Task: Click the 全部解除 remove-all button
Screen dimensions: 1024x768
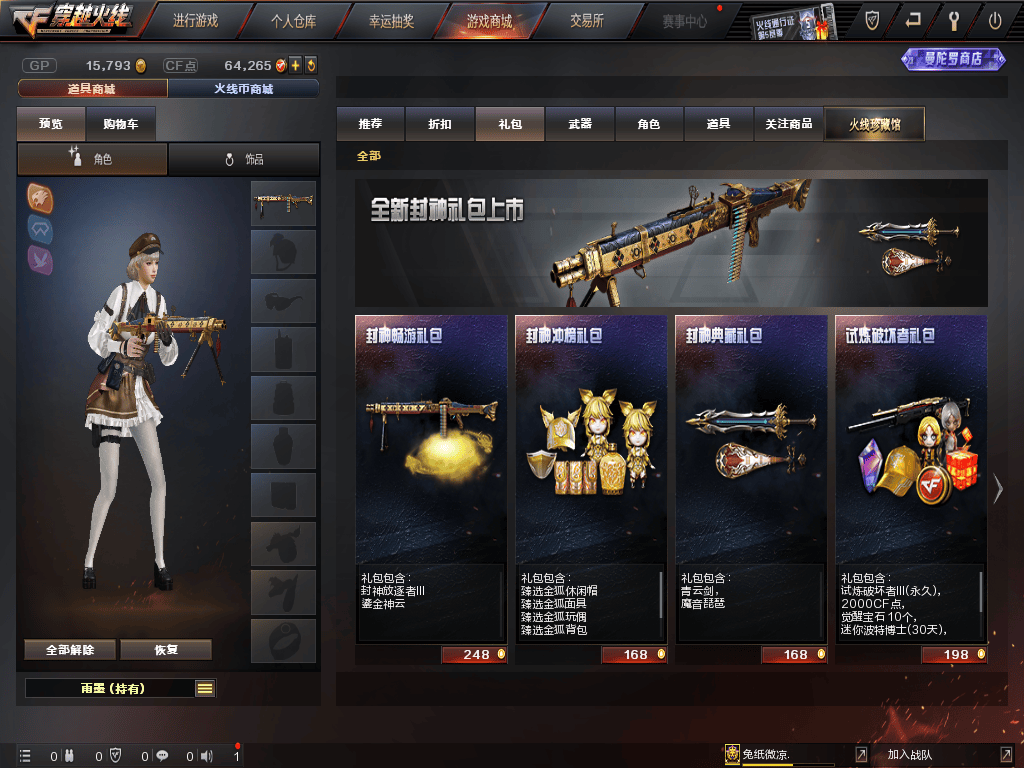Action: click(70, 650)
